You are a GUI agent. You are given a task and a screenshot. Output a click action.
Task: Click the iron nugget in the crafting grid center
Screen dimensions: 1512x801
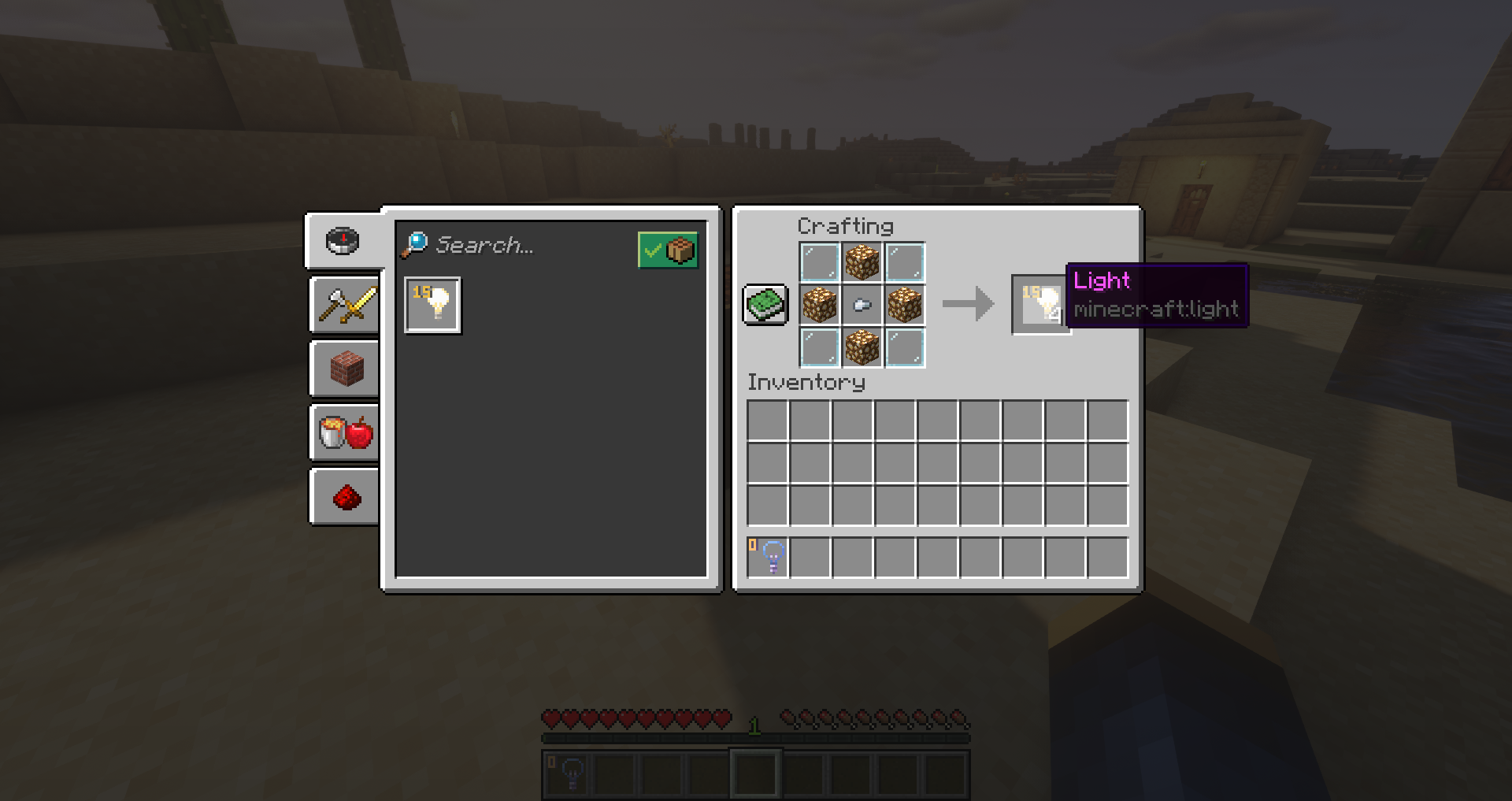(x=863, y=305)
